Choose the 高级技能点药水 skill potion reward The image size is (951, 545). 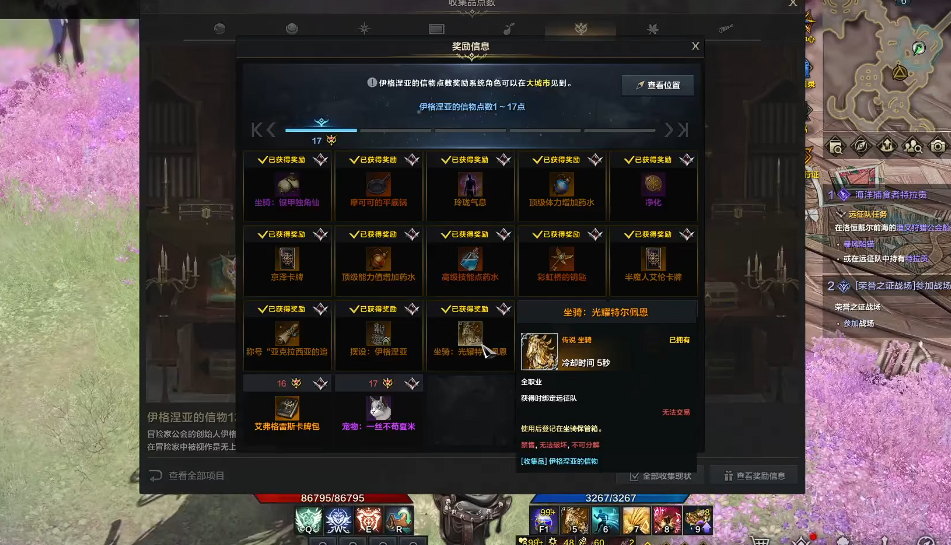click(x=470, y=260)
